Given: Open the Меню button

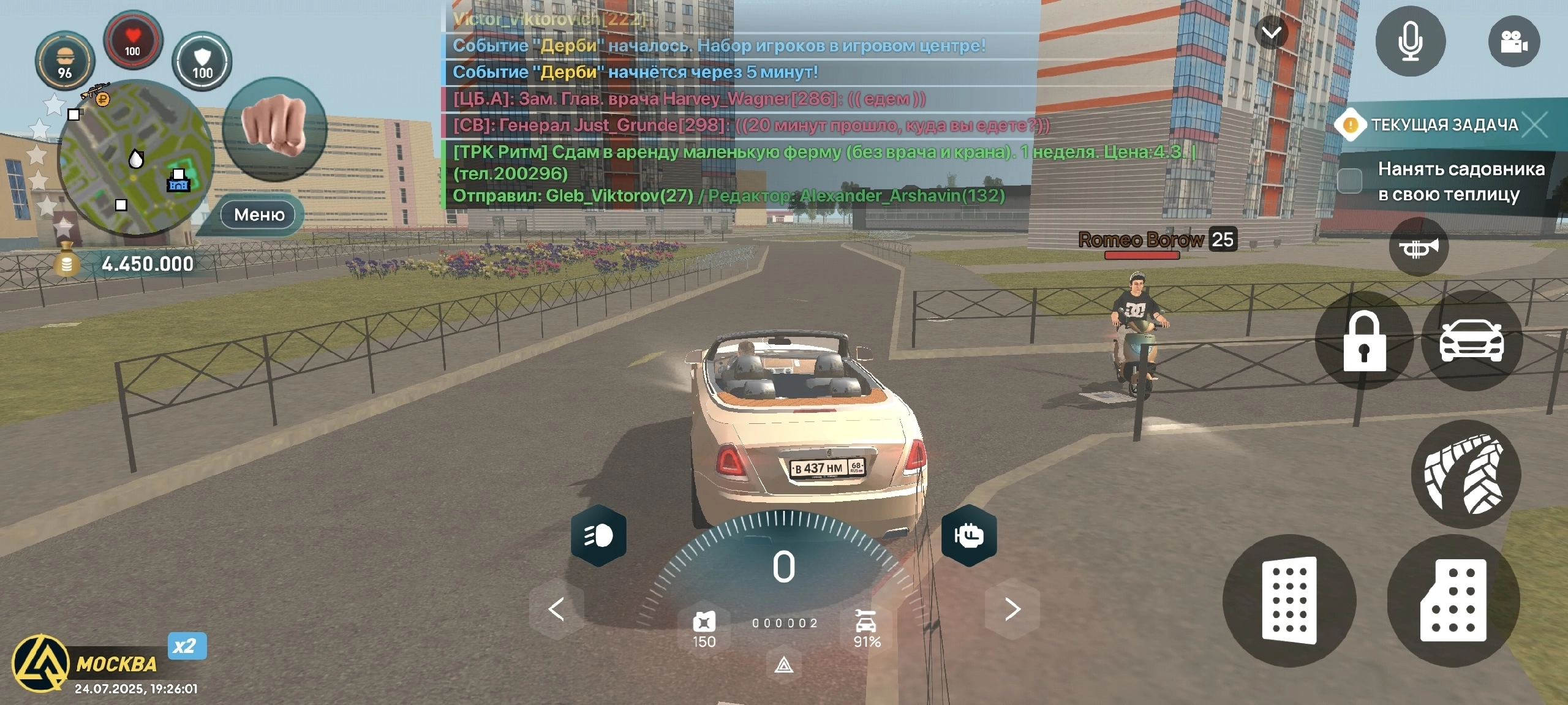Looking at the screenshot, I should point(258,215).
